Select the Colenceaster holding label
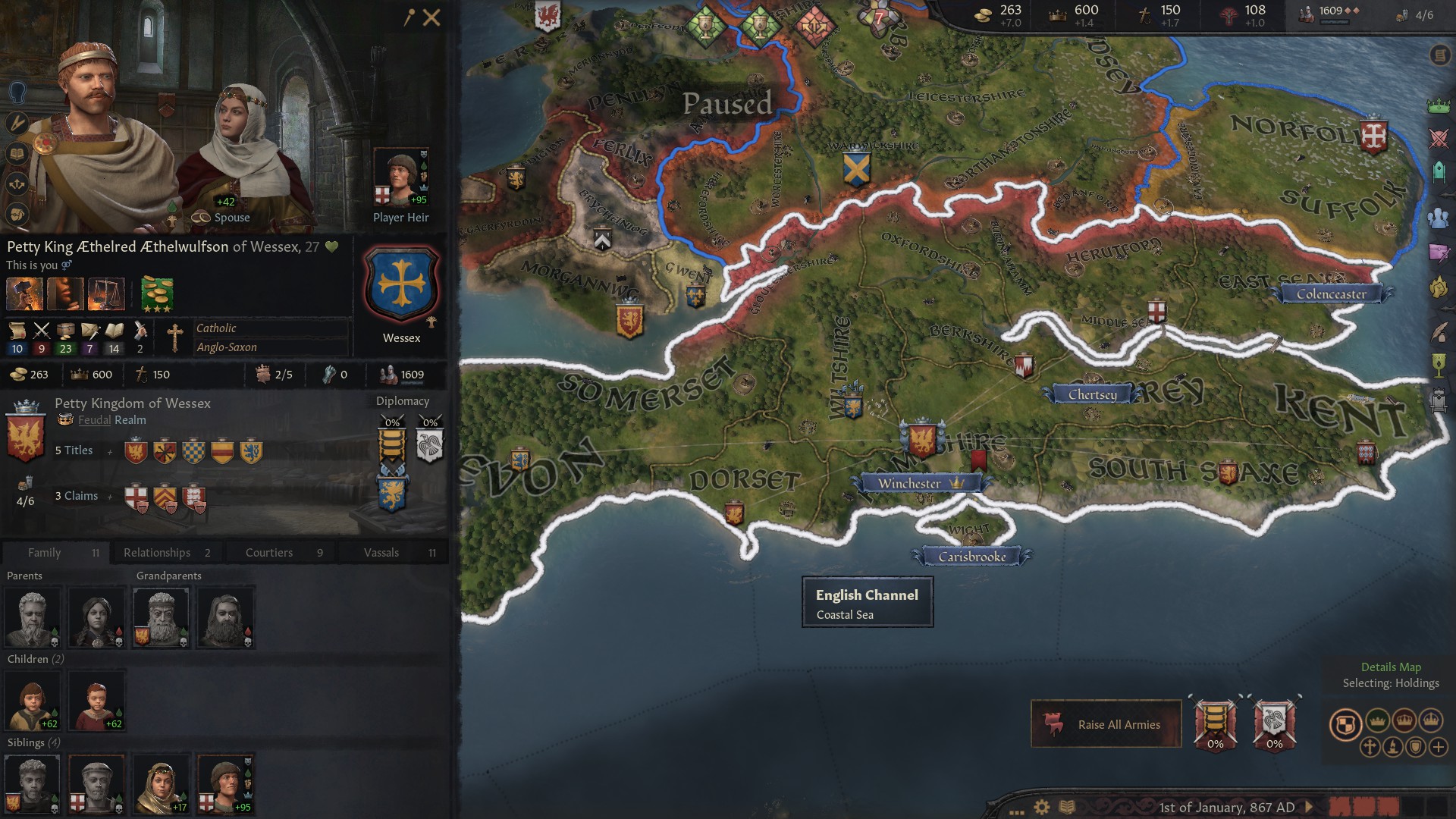This screenshot has width=1456, height=819. 1331,294
